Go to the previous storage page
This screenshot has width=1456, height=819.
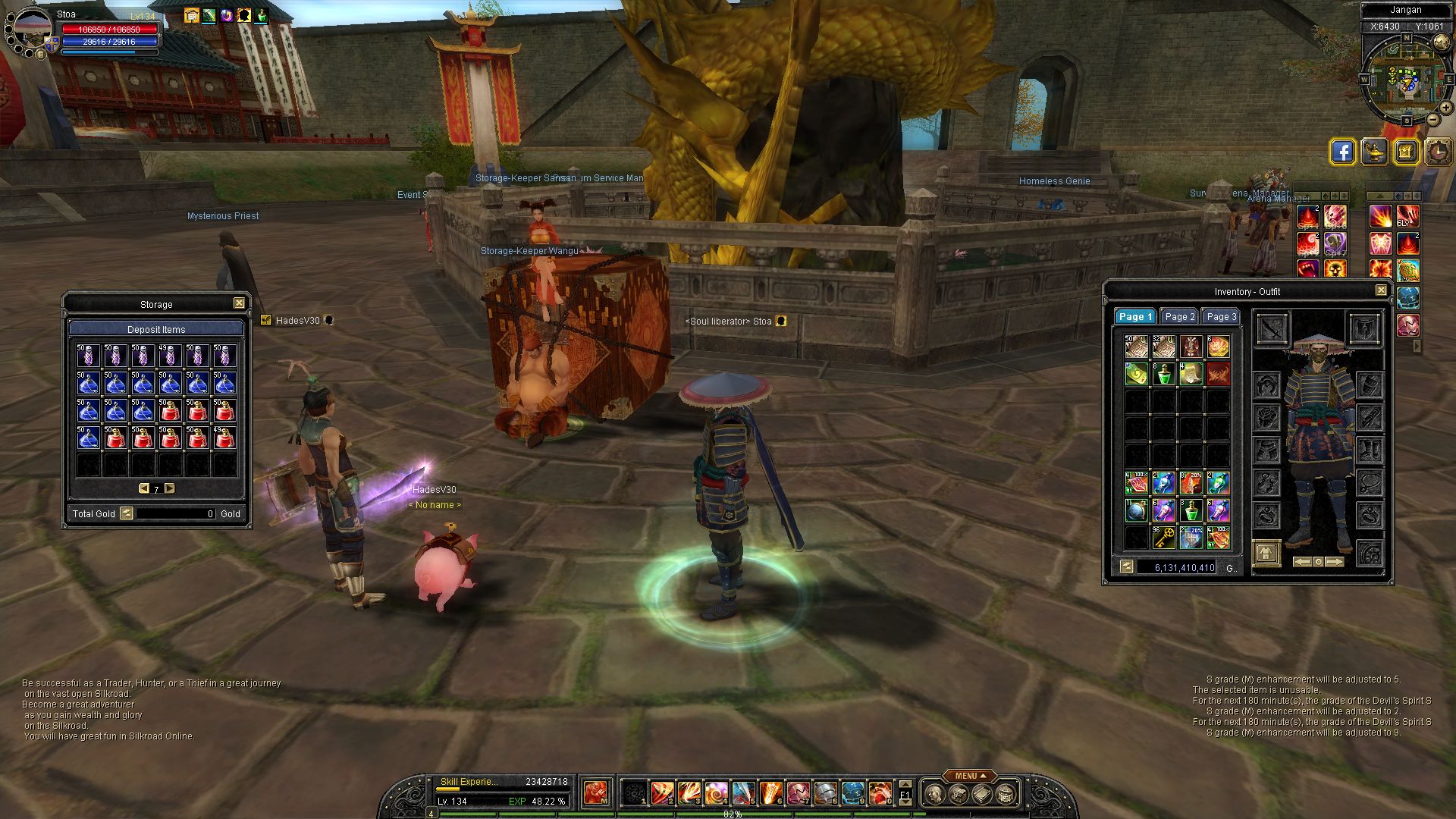[143, 488]
